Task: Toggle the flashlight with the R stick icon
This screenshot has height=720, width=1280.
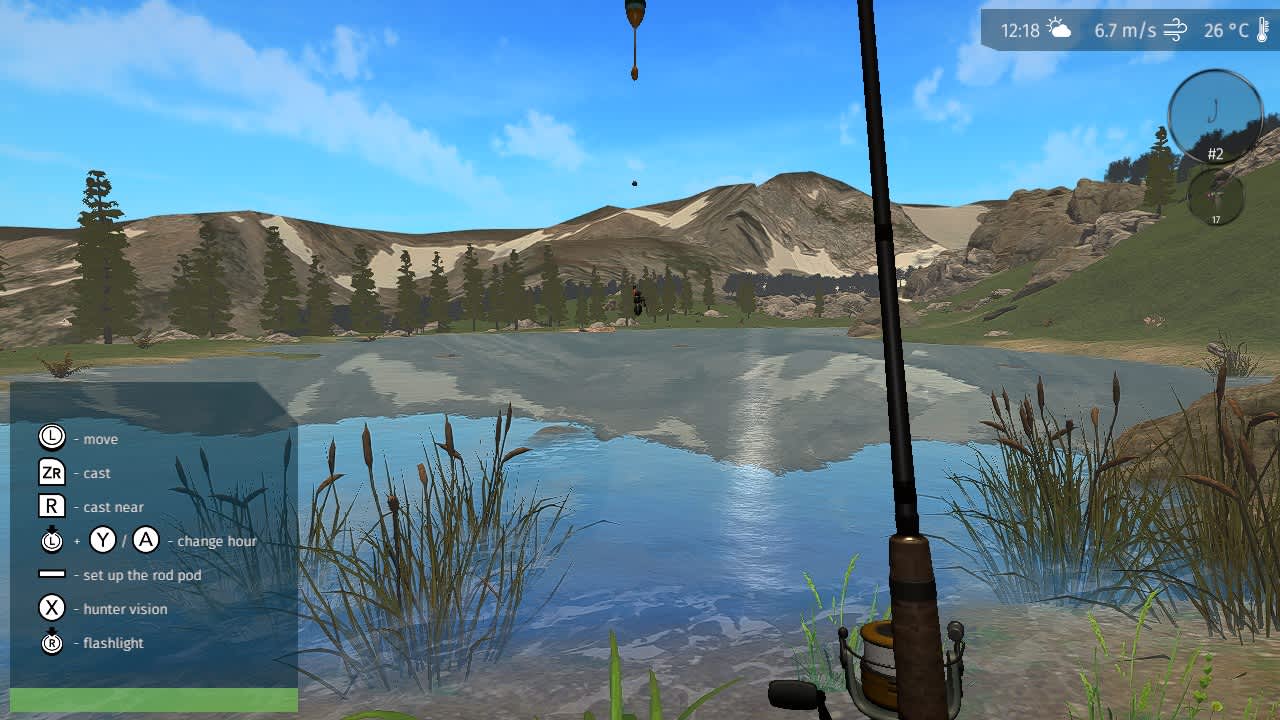Action: coord(50,643)
